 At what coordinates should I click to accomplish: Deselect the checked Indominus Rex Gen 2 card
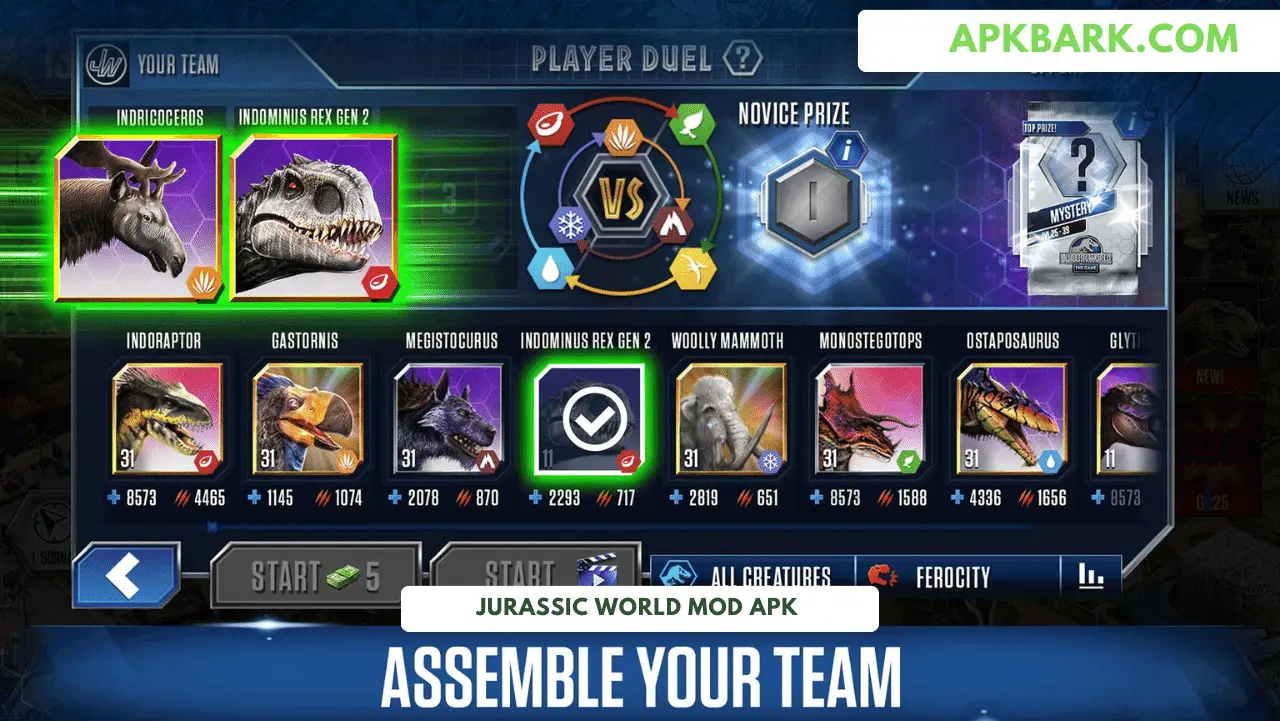click(x=588, y=418)
